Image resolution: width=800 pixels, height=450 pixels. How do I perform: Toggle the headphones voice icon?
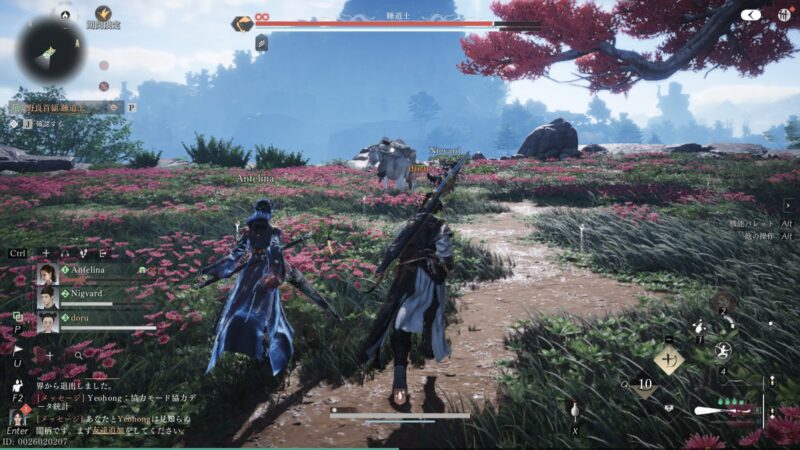pos(66,253)
